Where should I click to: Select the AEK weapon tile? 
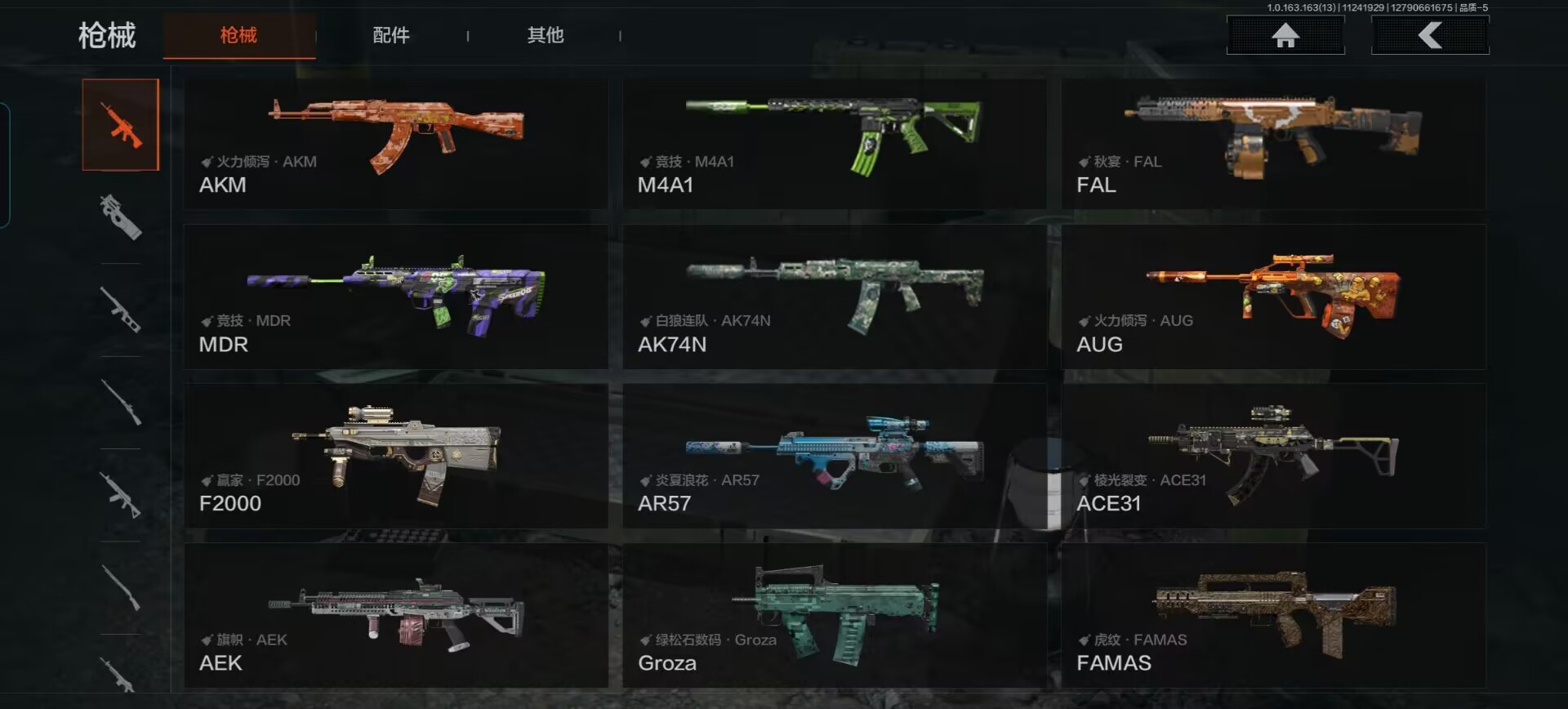tap(396, 615)
